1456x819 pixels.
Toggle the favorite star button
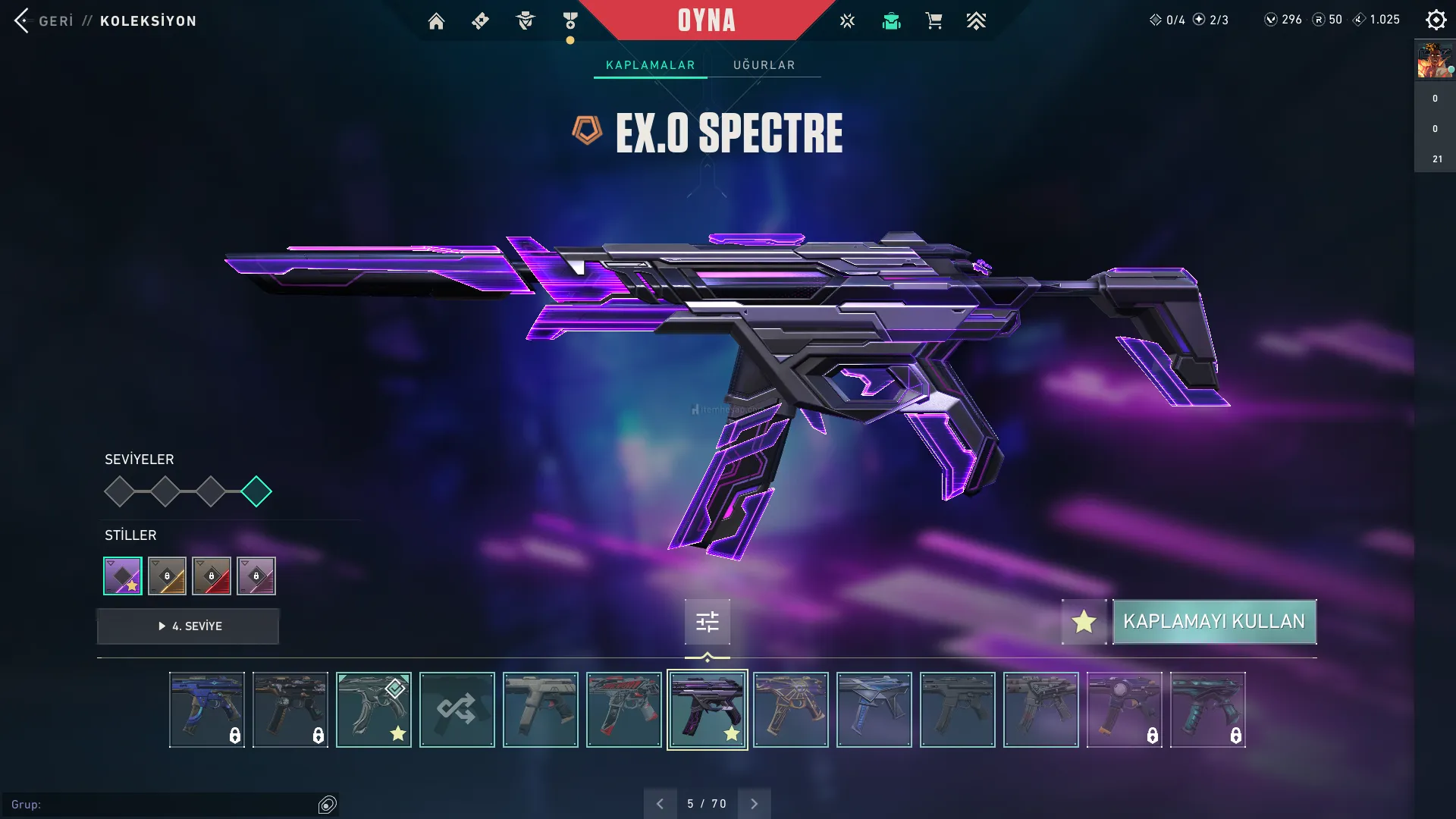pyautogui.click(x=1084, y=622)
